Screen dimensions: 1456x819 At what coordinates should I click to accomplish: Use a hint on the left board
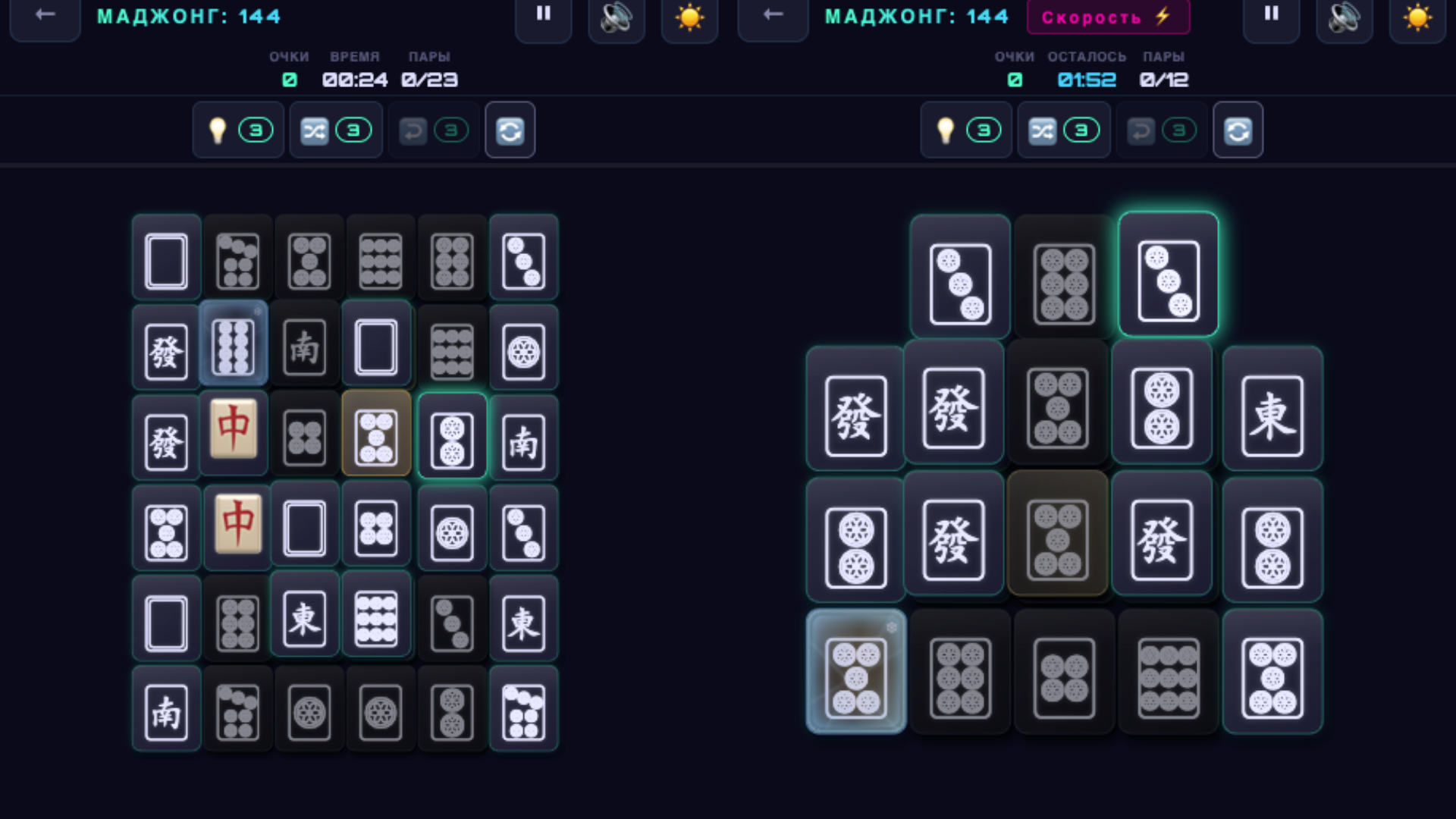[220, 130]
